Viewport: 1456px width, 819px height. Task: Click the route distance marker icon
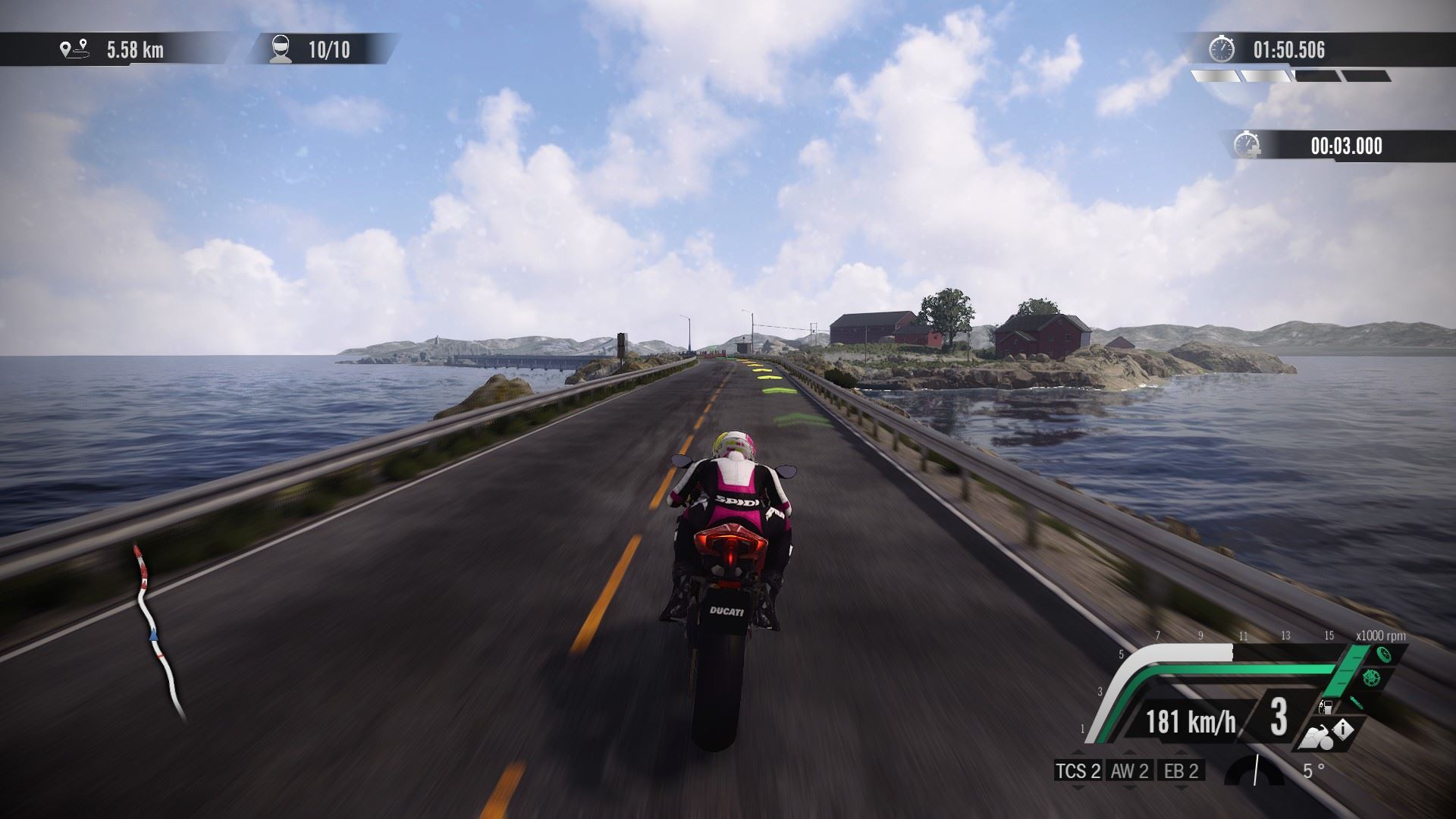click(74, 50)
